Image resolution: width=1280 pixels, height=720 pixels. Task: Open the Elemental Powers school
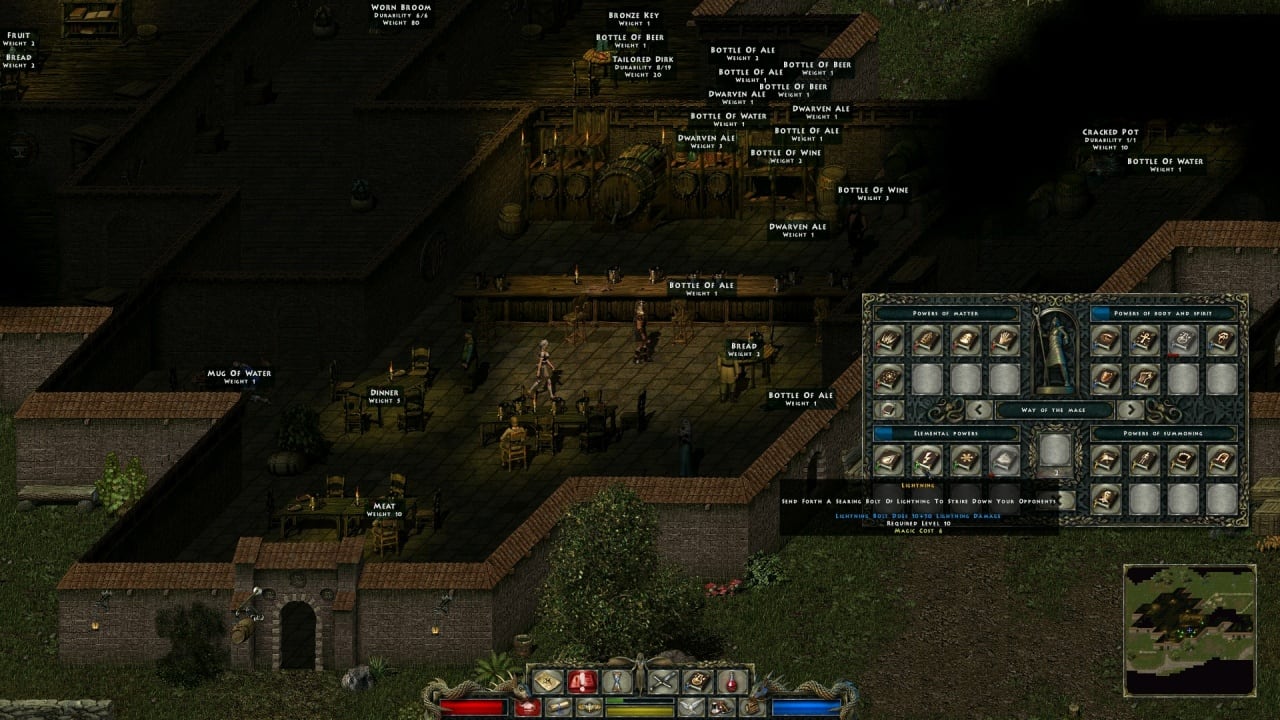click(x=945, y=434)
